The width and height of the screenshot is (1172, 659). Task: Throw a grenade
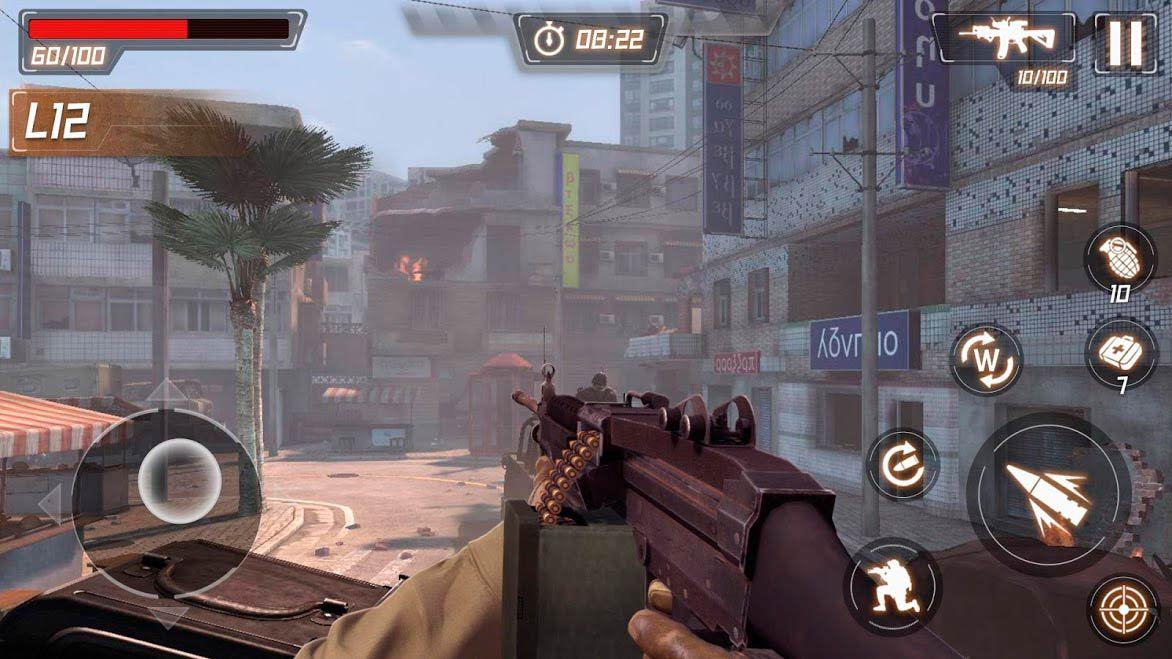[x=1120, y=259]
